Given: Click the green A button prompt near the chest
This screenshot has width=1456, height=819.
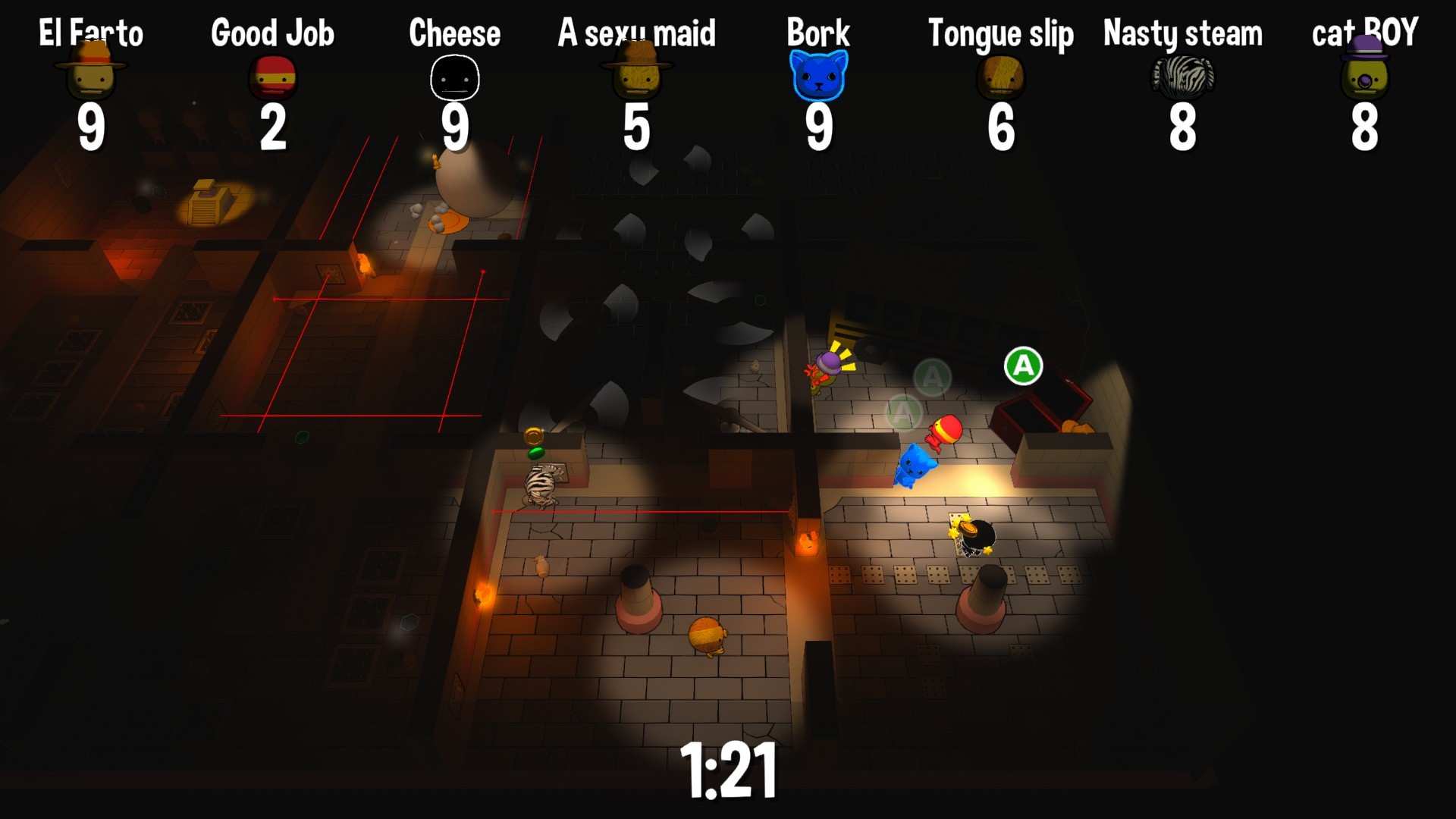Looking at the screenshot, I should coord(1023,365).
